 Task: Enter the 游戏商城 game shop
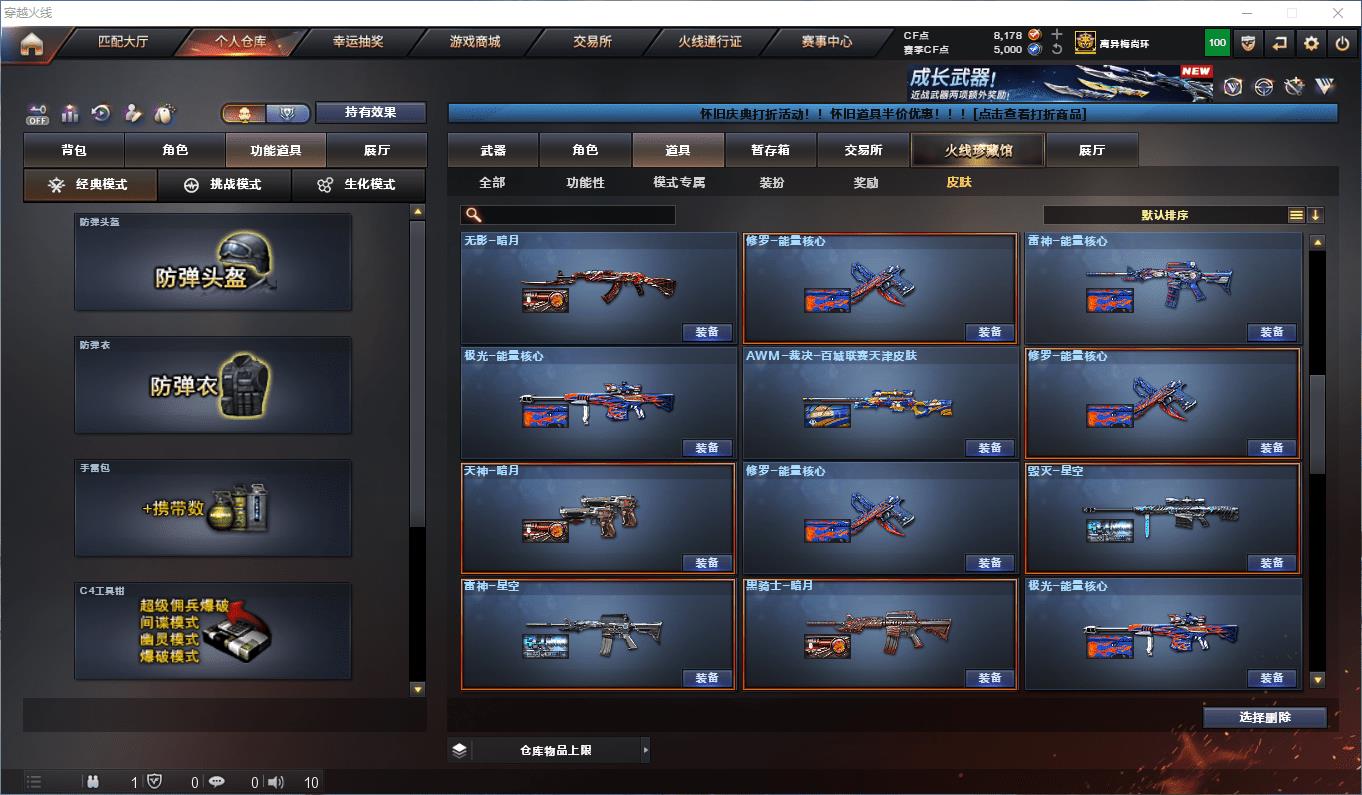pos(475,42)
